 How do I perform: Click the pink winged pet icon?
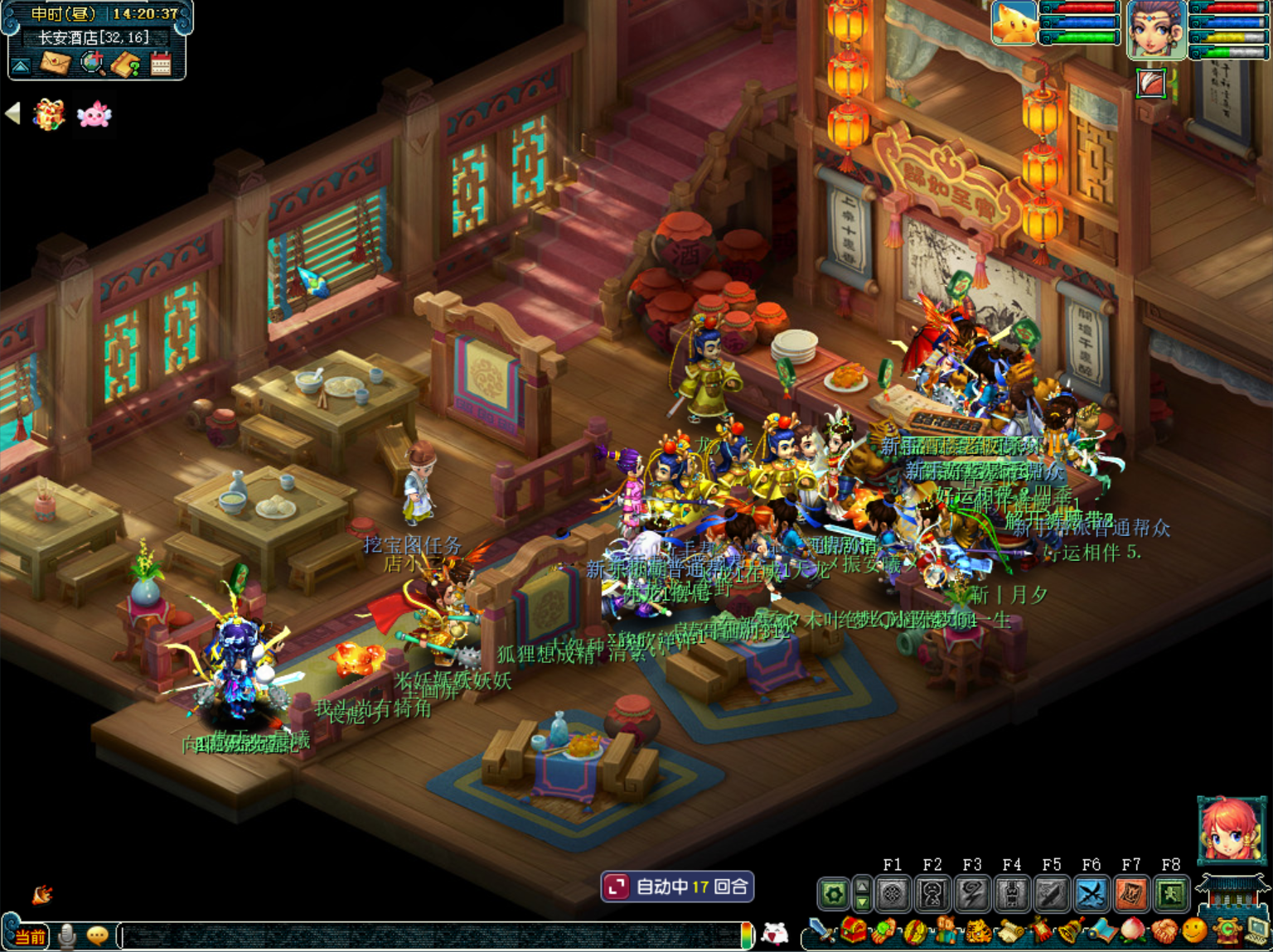(x=94, y=114)
